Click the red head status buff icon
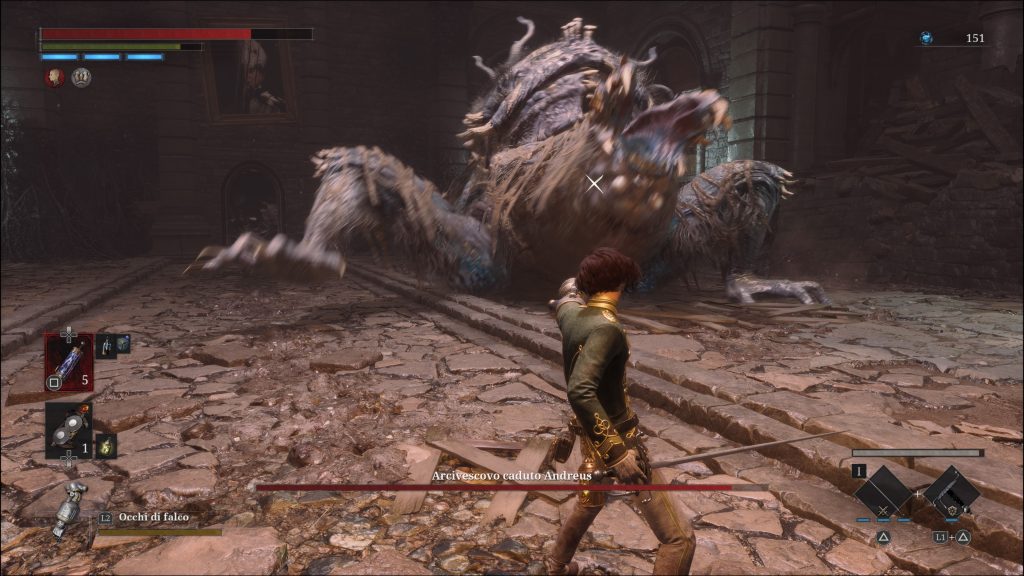 pos(55,78)
